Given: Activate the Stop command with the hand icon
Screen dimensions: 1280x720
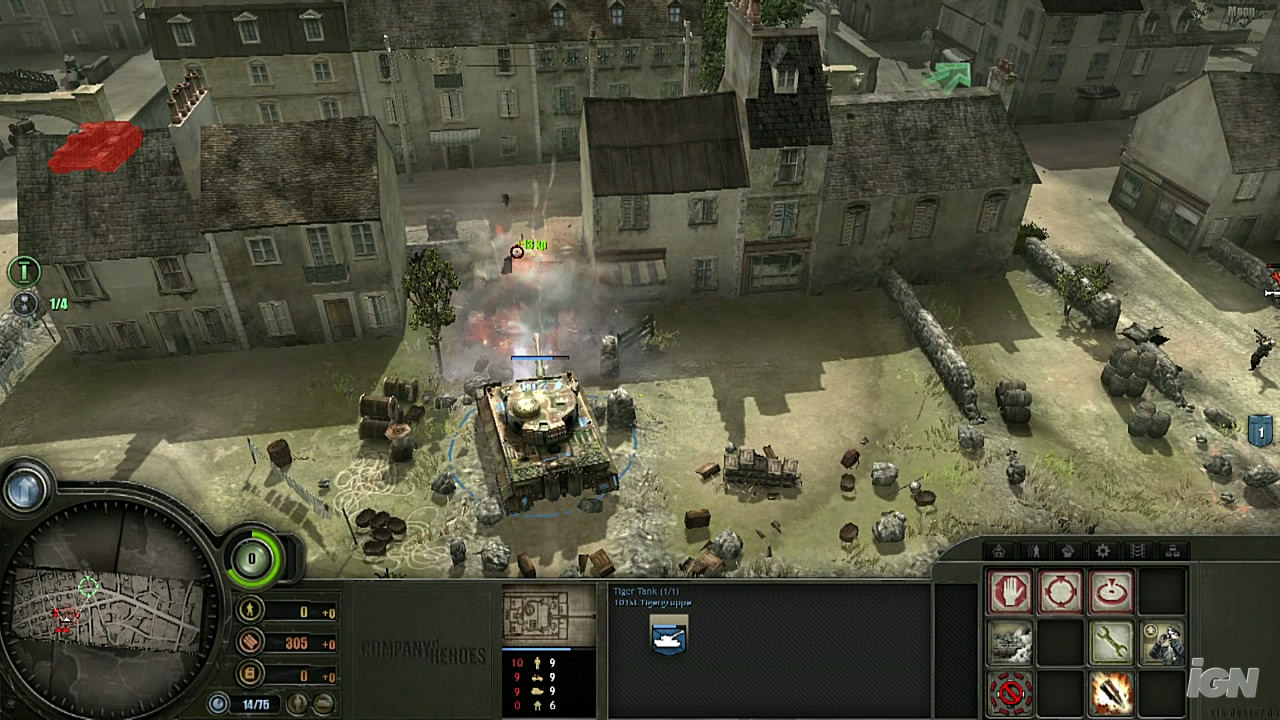Looking at the screenshot, I should pos(1010,592).
